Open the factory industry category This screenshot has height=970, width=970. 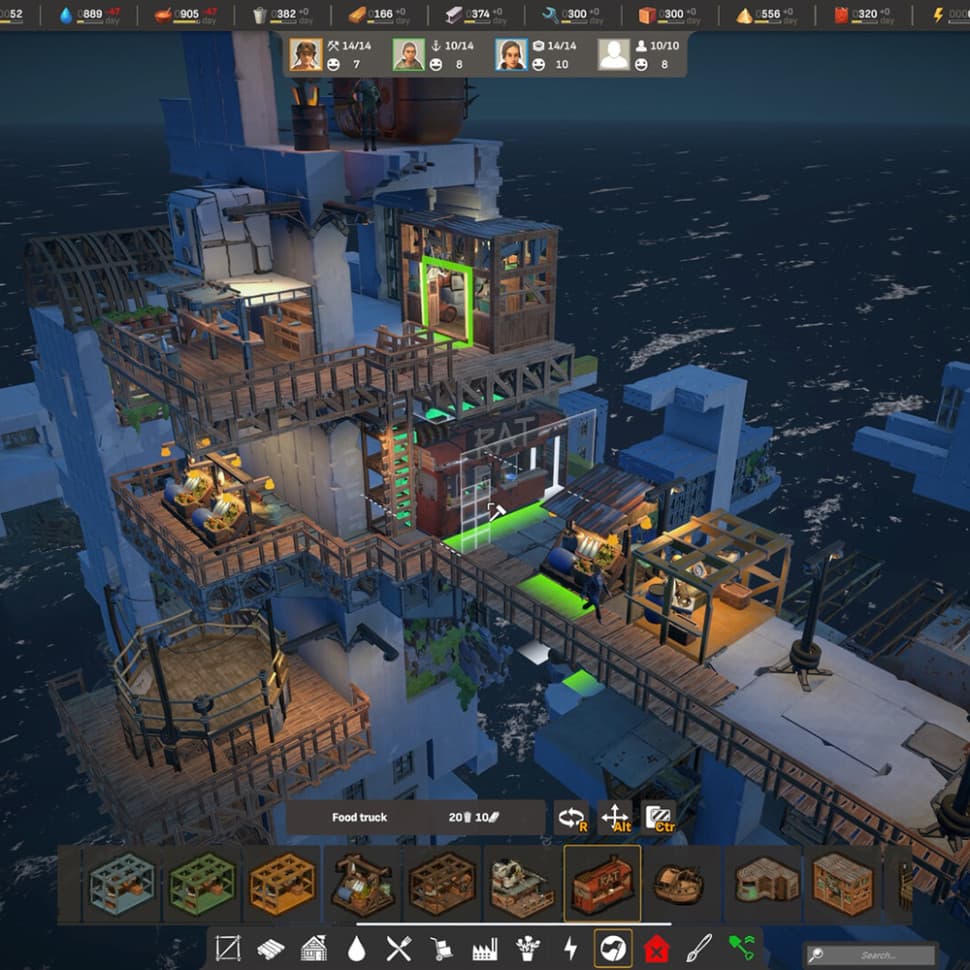point(484,947)
